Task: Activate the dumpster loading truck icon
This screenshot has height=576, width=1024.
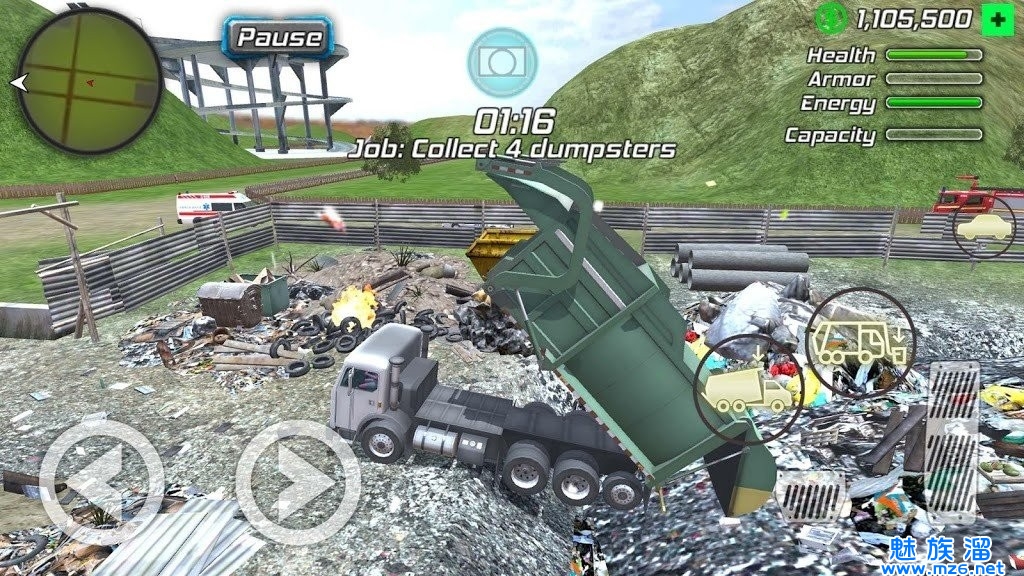Action: (x=858, y=343)
